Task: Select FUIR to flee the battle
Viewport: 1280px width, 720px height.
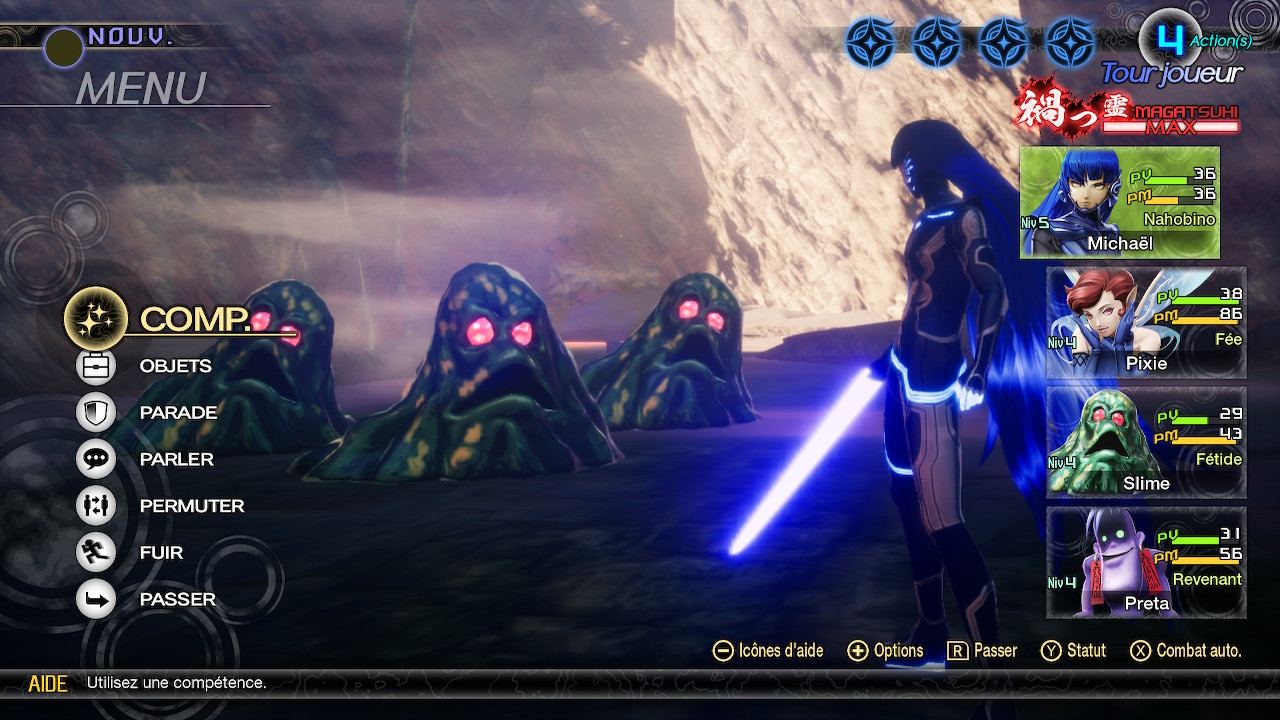Action: [x=161, y=552]
